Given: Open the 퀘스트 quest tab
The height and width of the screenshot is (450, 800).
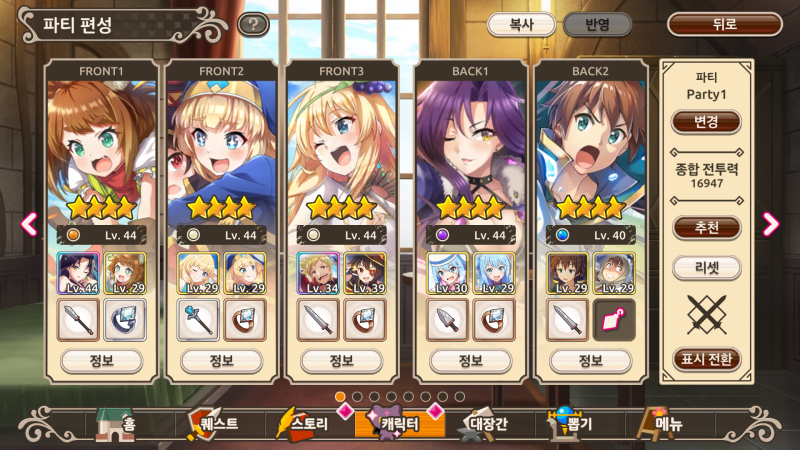Looking at the screenshot, I should pos(212,424).
